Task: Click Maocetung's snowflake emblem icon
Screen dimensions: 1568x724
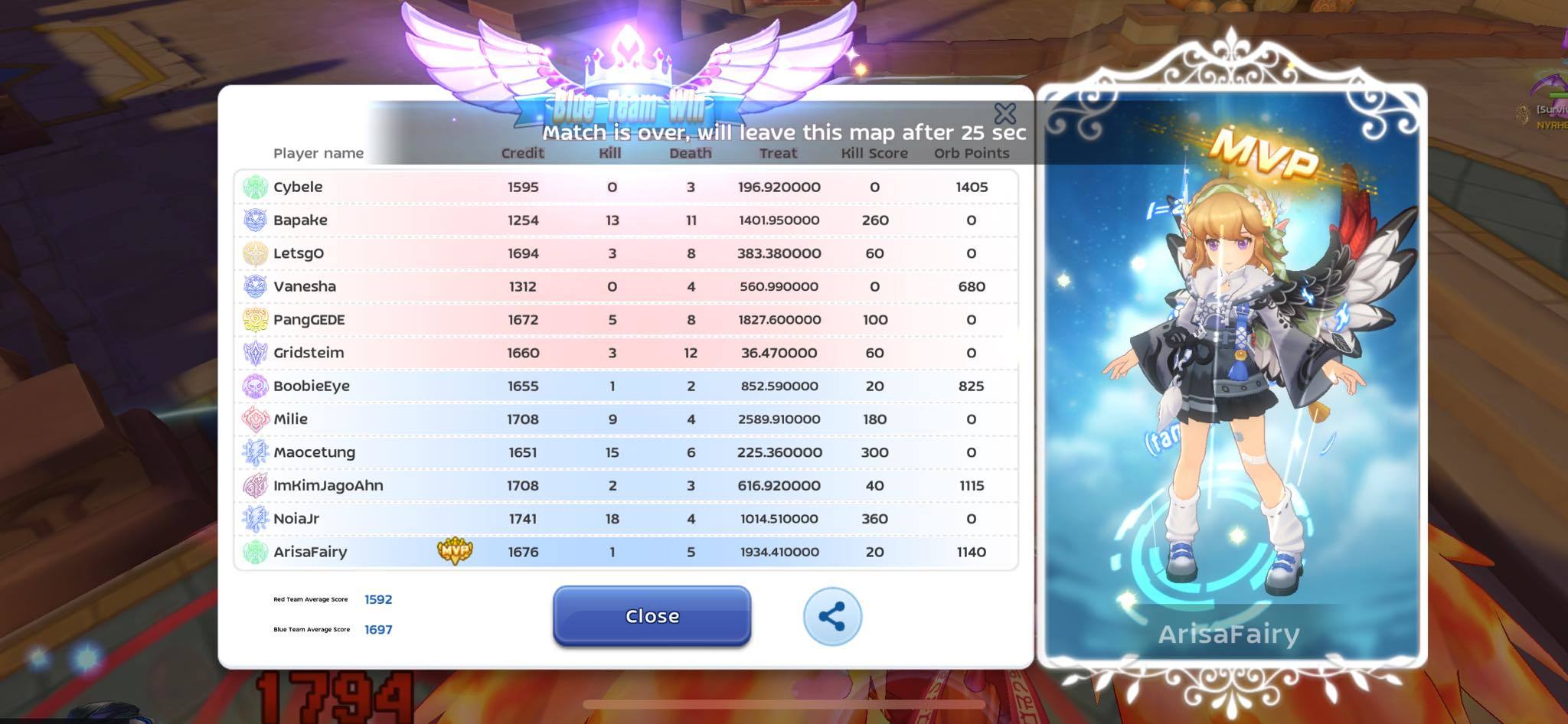Action: pos(253,452)
